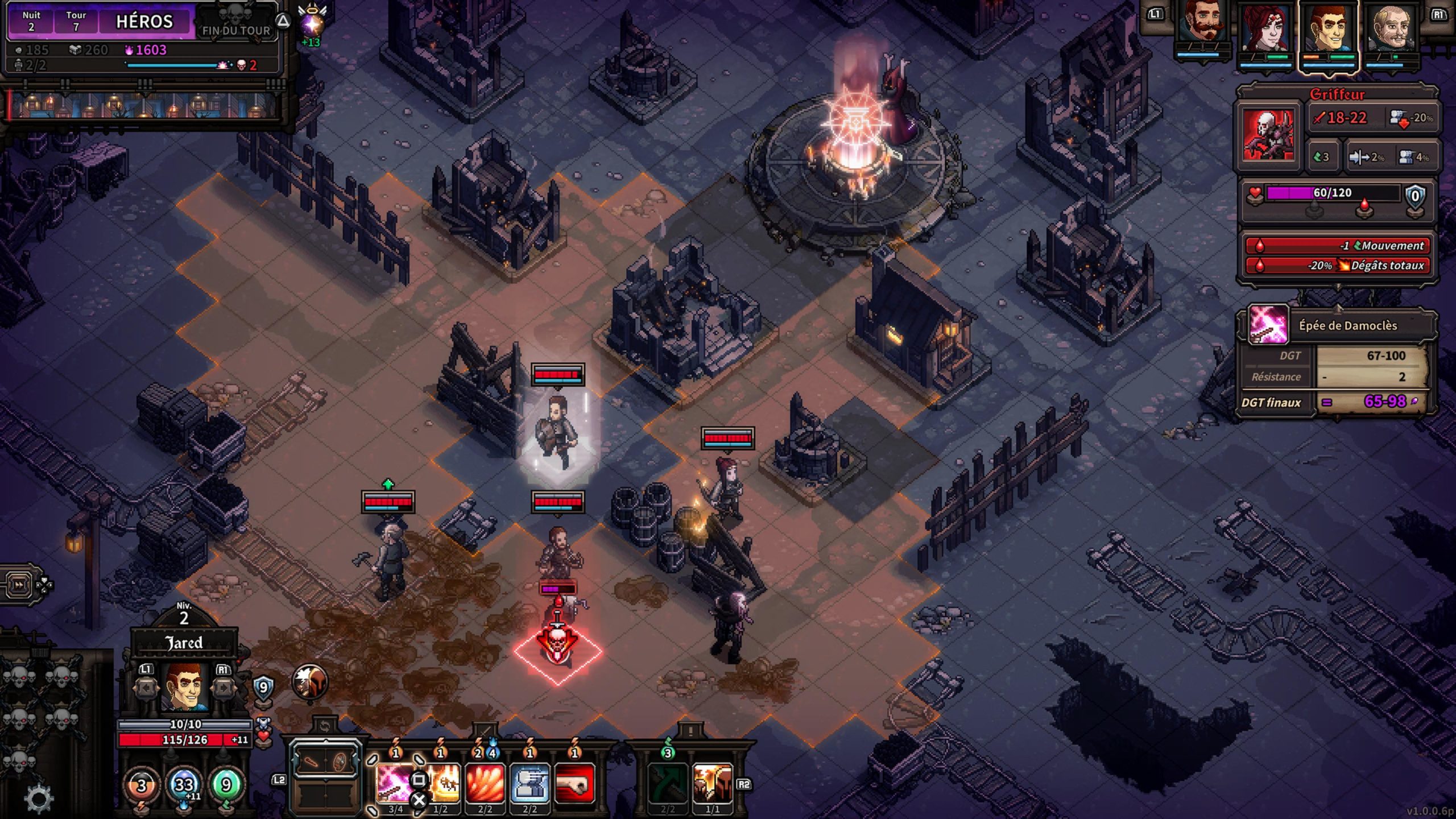The image size is (1456, 819).
Task: Activate the Épée de Damoclès pink sword skill
Action: [x=395, y=784]
